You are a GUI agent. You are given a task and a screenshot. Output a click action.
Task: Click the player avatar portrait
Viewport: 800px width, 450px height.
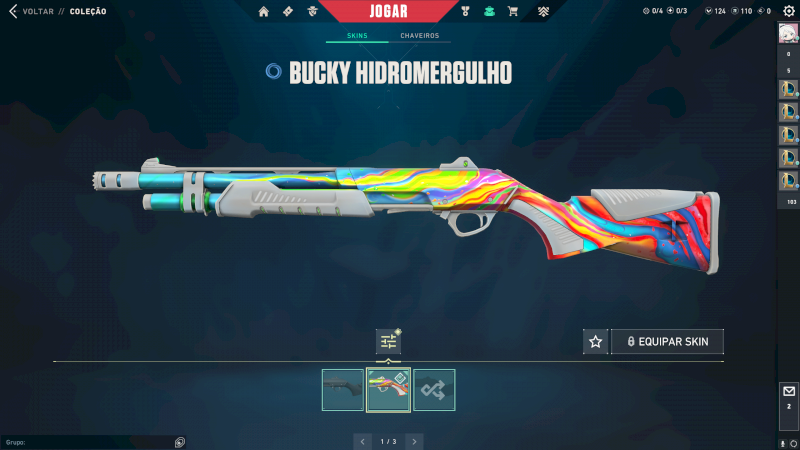(788, 33)
